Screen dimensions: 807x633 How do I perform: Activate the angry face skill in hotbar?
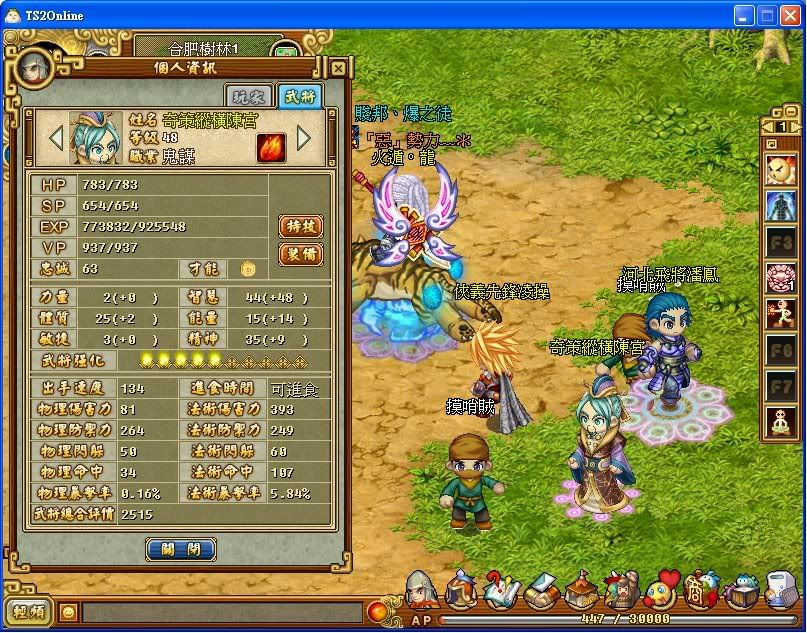click(780, 168)
